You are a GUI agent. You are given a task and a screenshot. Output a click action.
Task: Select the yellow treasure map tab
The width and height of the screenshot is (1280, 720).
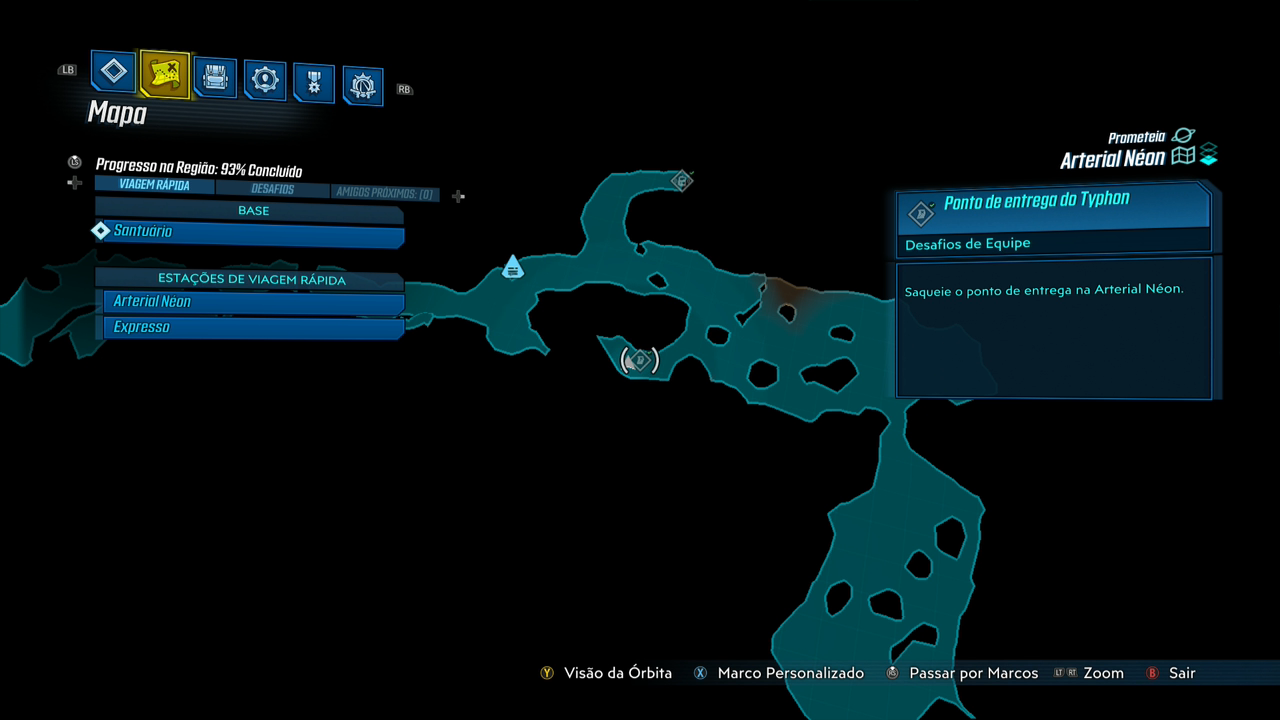164,73
